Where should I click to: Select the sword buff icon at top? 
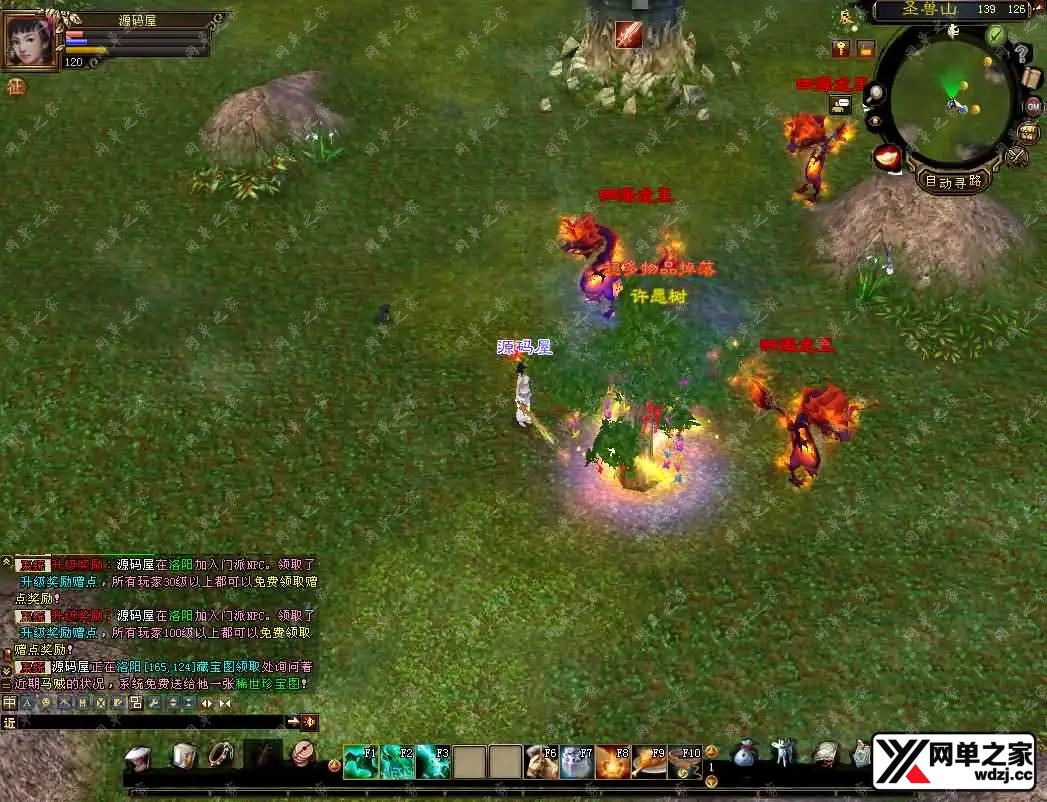(628, 34)
